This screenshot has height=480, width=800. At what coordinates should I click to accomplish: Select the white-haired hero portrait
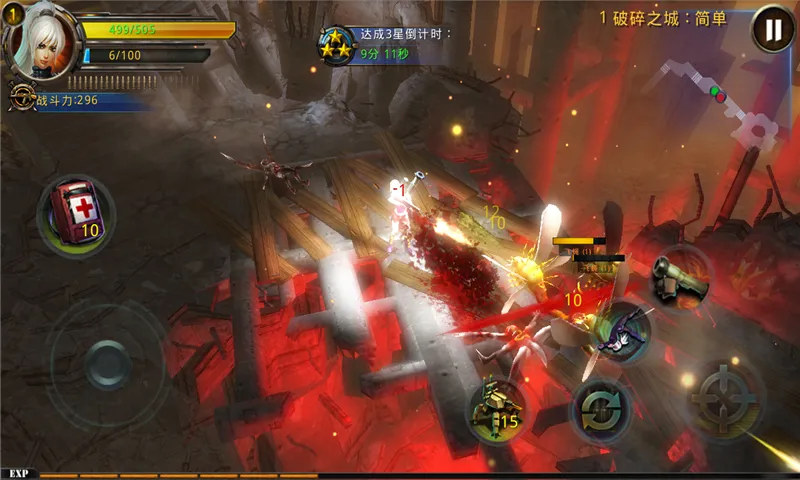[43, 43]
